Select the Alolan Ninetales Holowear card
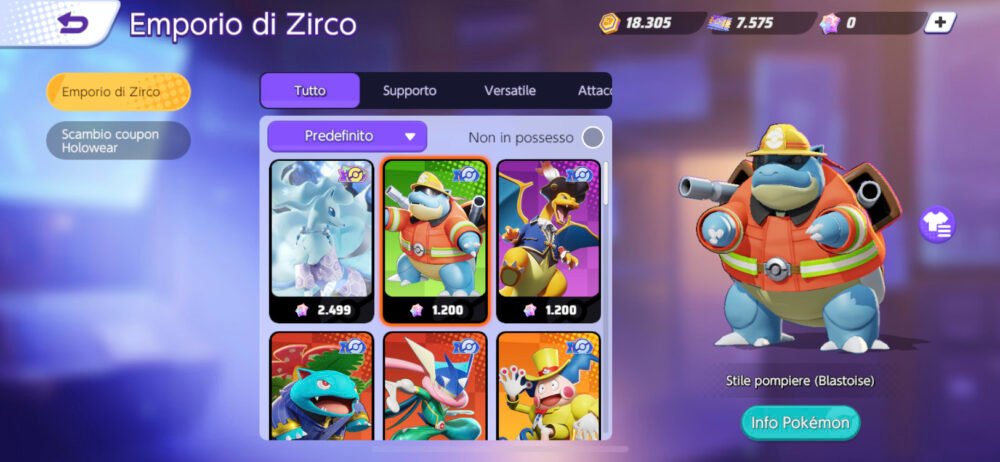 [321, 241]
